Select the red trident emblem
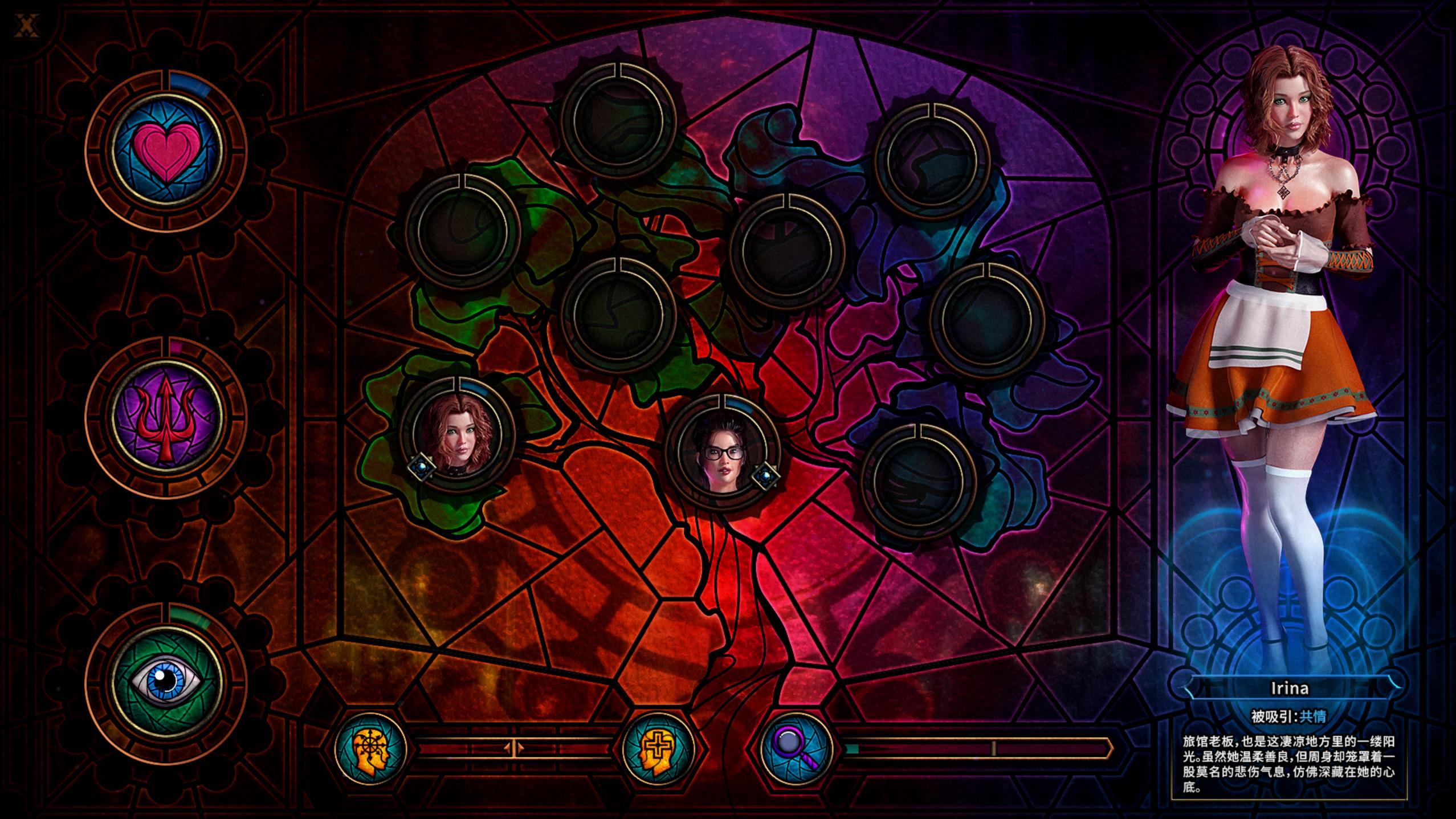The height and width of the screenshot is (819, 1456). 166,418
